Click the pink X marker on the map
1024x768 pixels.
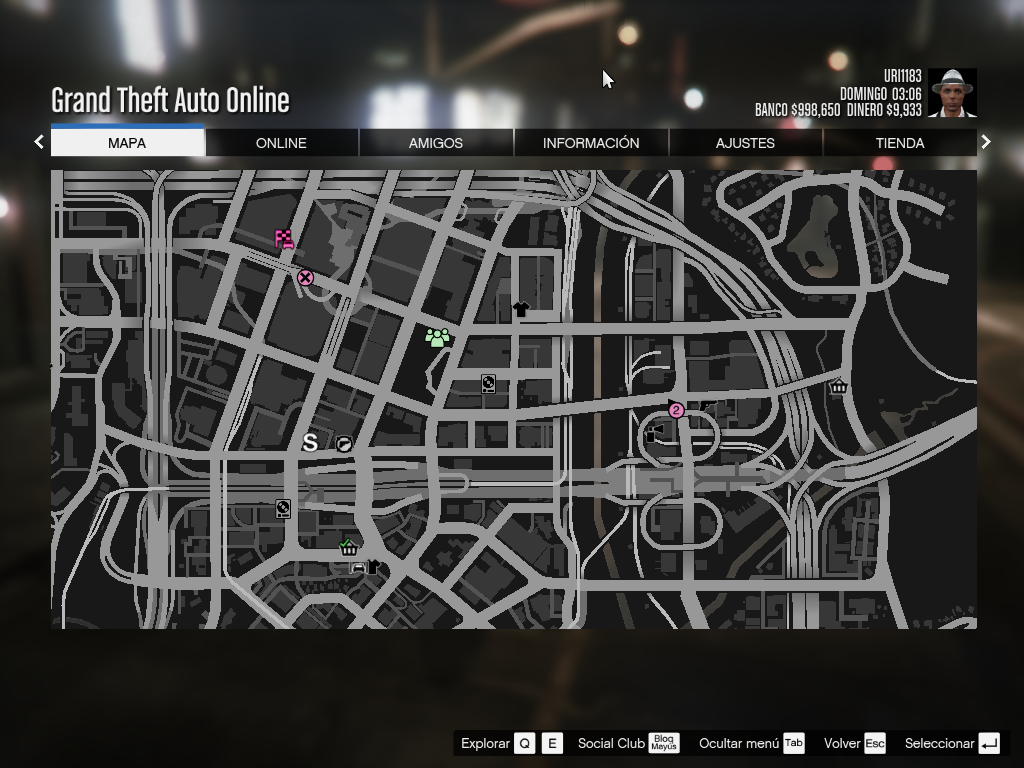pyautogui.click(x=305, y=278)
